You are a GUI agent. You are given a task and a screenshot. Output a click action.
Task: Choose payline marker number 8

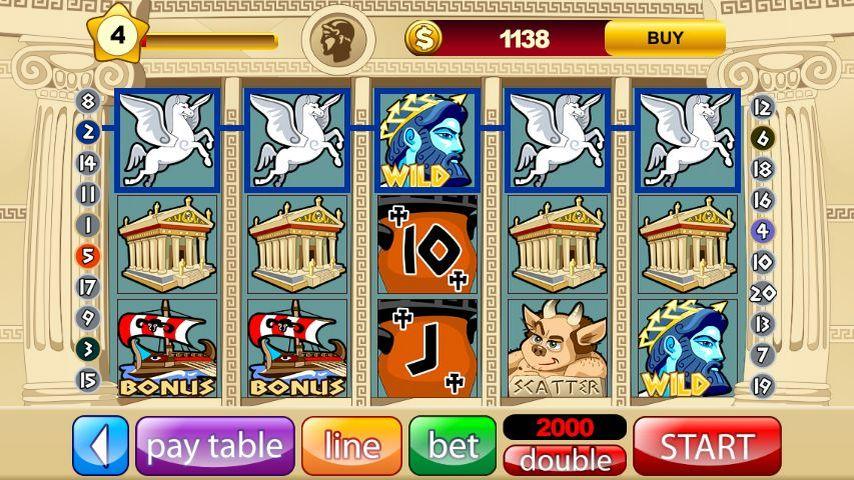[88, 101]
